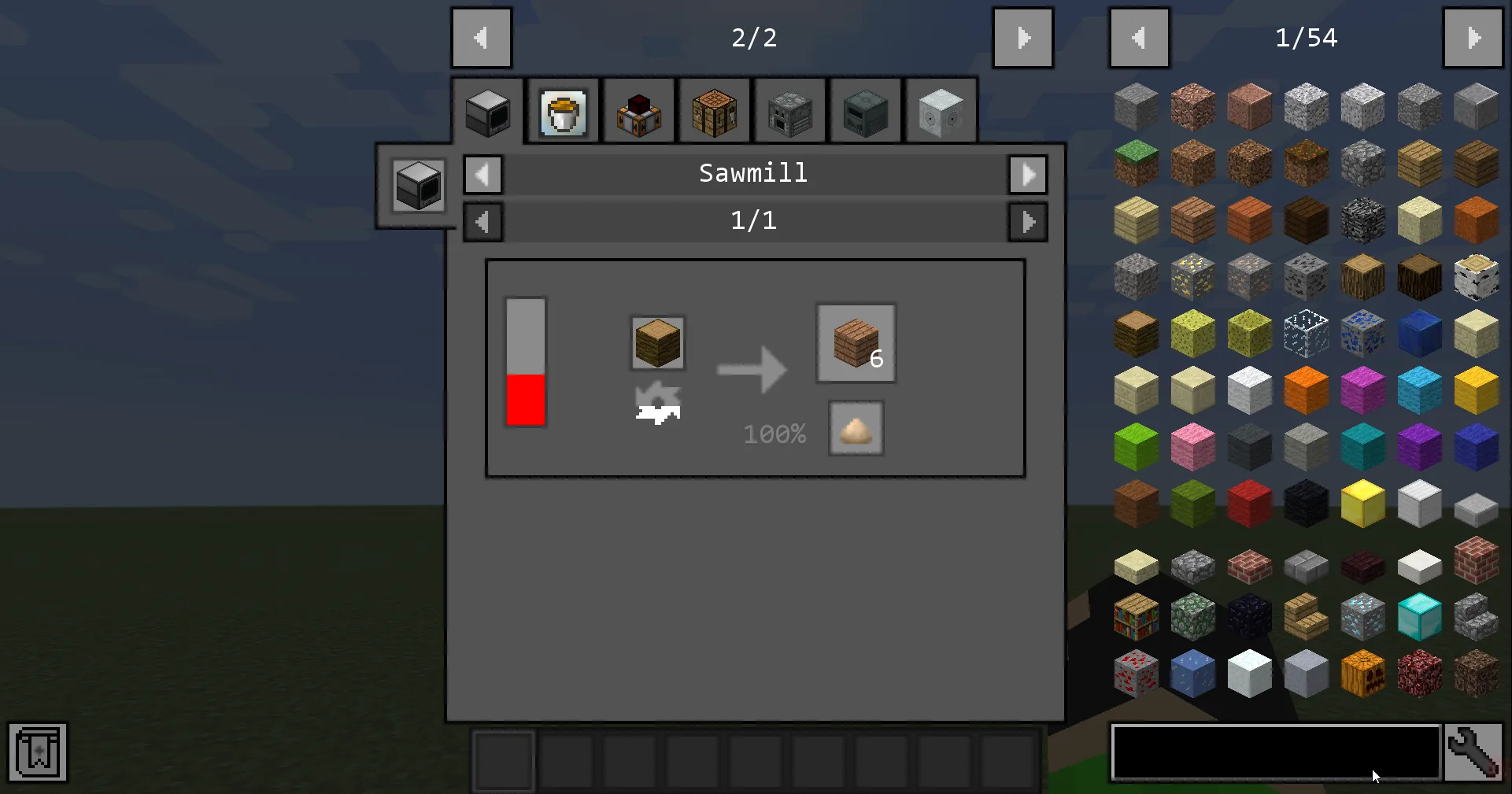Select the assembler tab with red block on top
This screenshot has height=794, width=1512.
638,111
